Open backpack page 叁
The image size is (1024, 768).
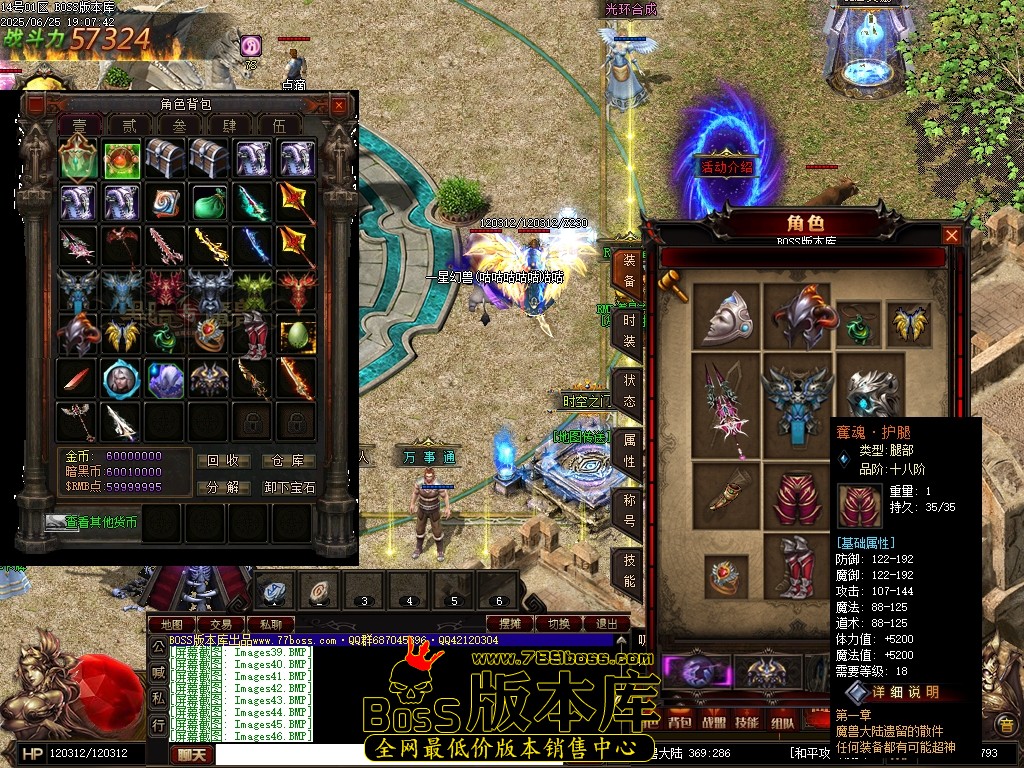pyautogui.click(x=180, y=126)
